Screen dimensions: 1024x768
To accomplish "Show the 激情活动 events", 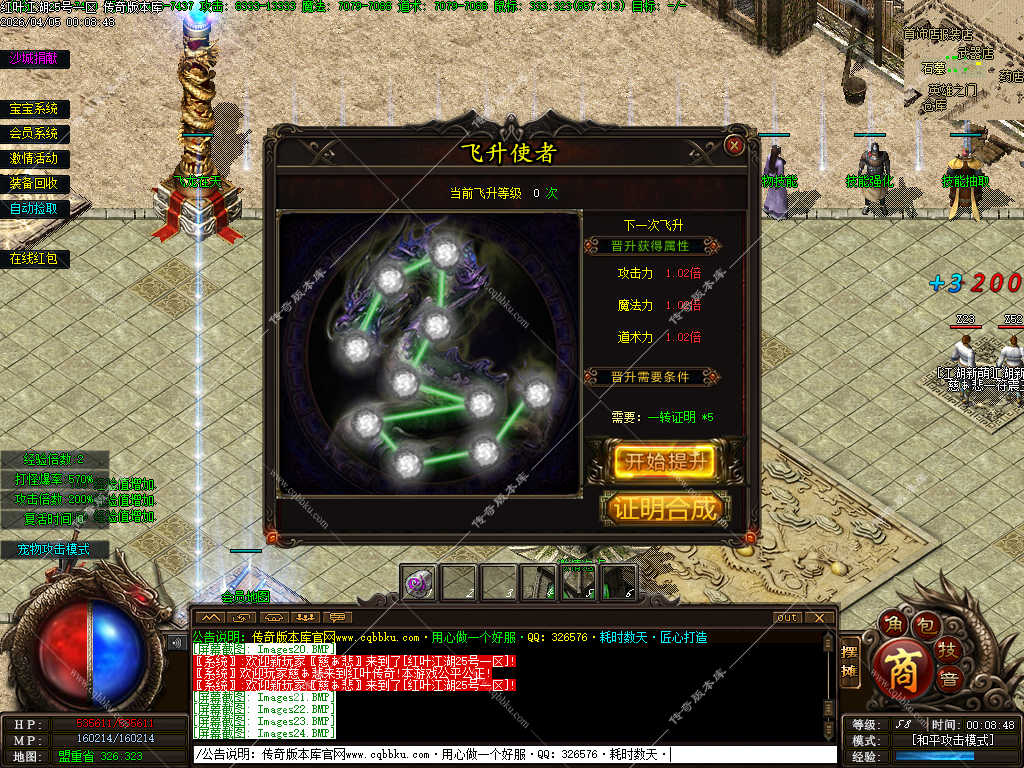I will click(34, 158).
